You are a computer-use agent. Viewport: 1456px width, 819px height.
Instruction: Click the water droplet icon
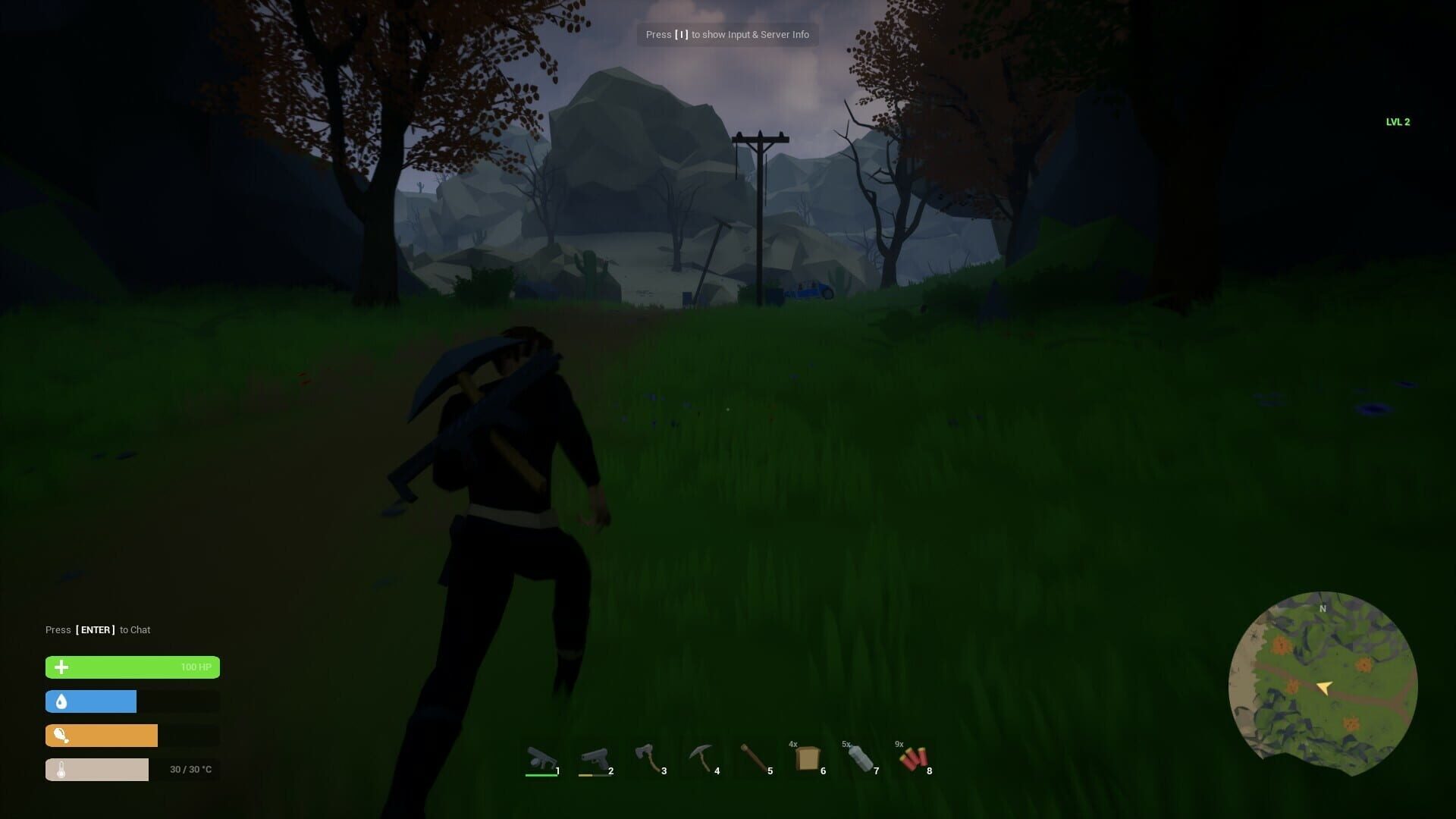61,701
